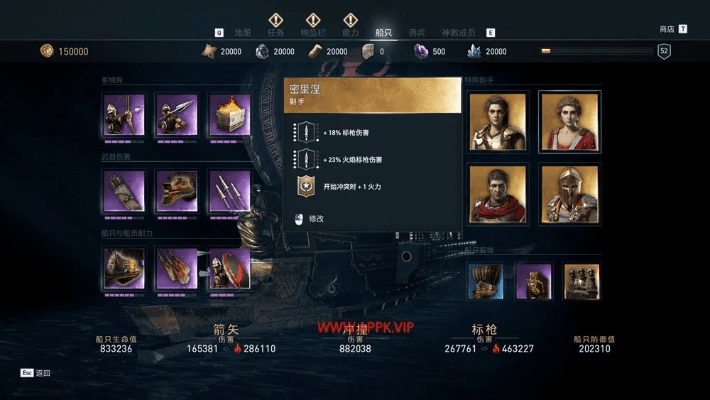This screenshot has width=710, height=400.
Task: Select the ship ram damage upgrade
Action: [176, 191]
